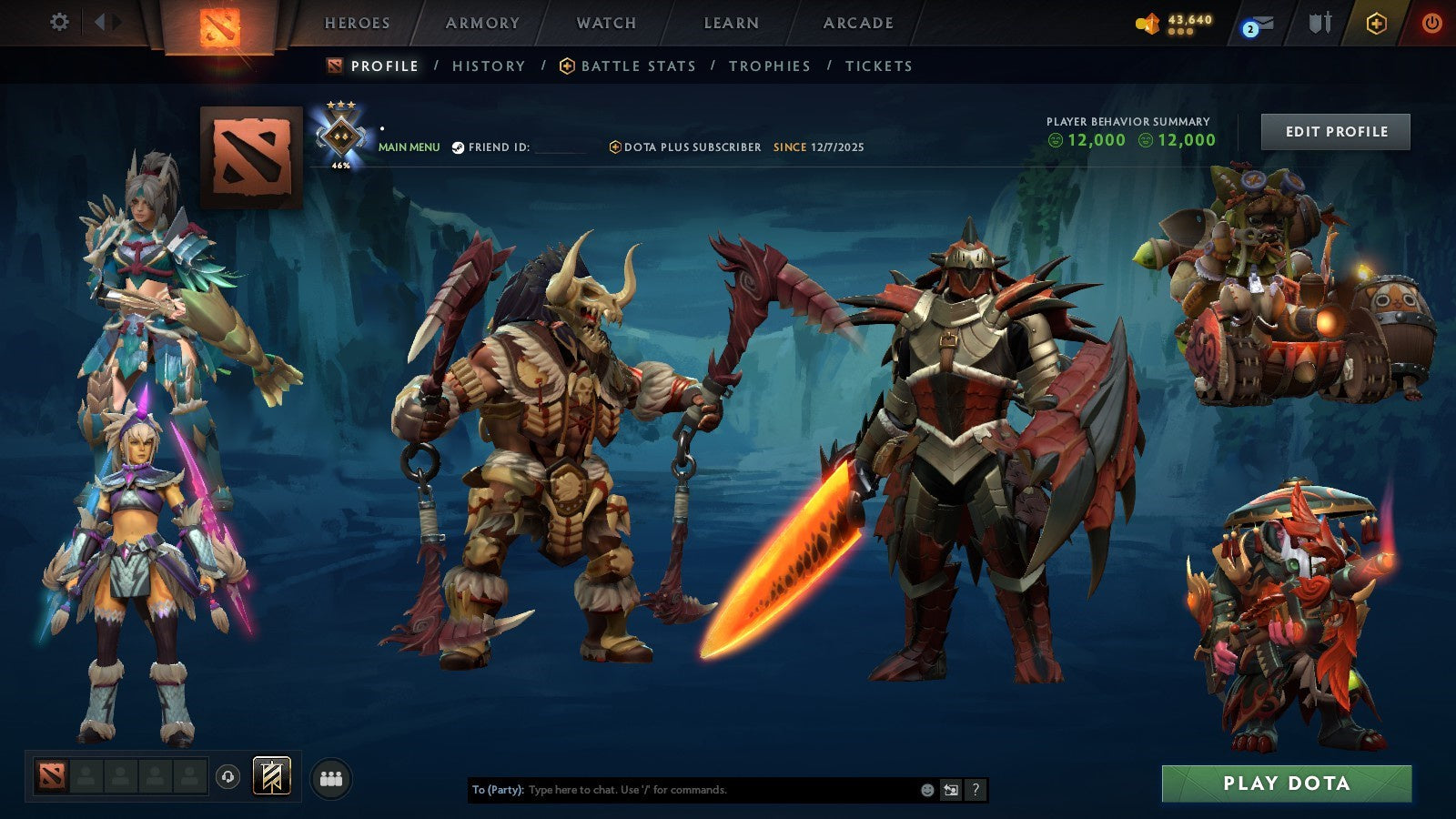This screenshot has width=1456, height=819.
Task: Click the settings gear in the top-left corner
Action: pos(60,22)
